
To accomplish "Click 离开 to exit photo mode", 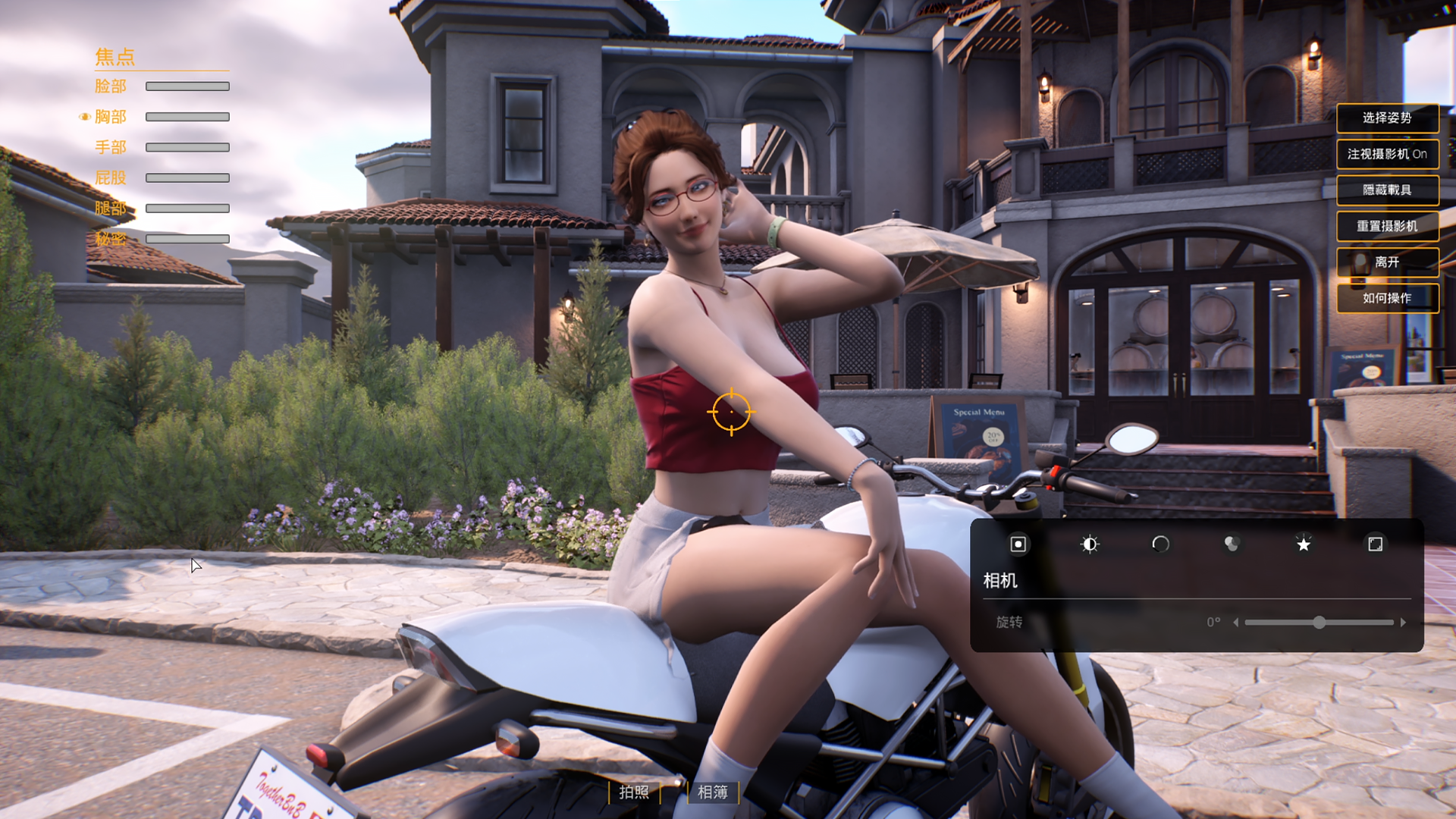I will coord(1388,262).
